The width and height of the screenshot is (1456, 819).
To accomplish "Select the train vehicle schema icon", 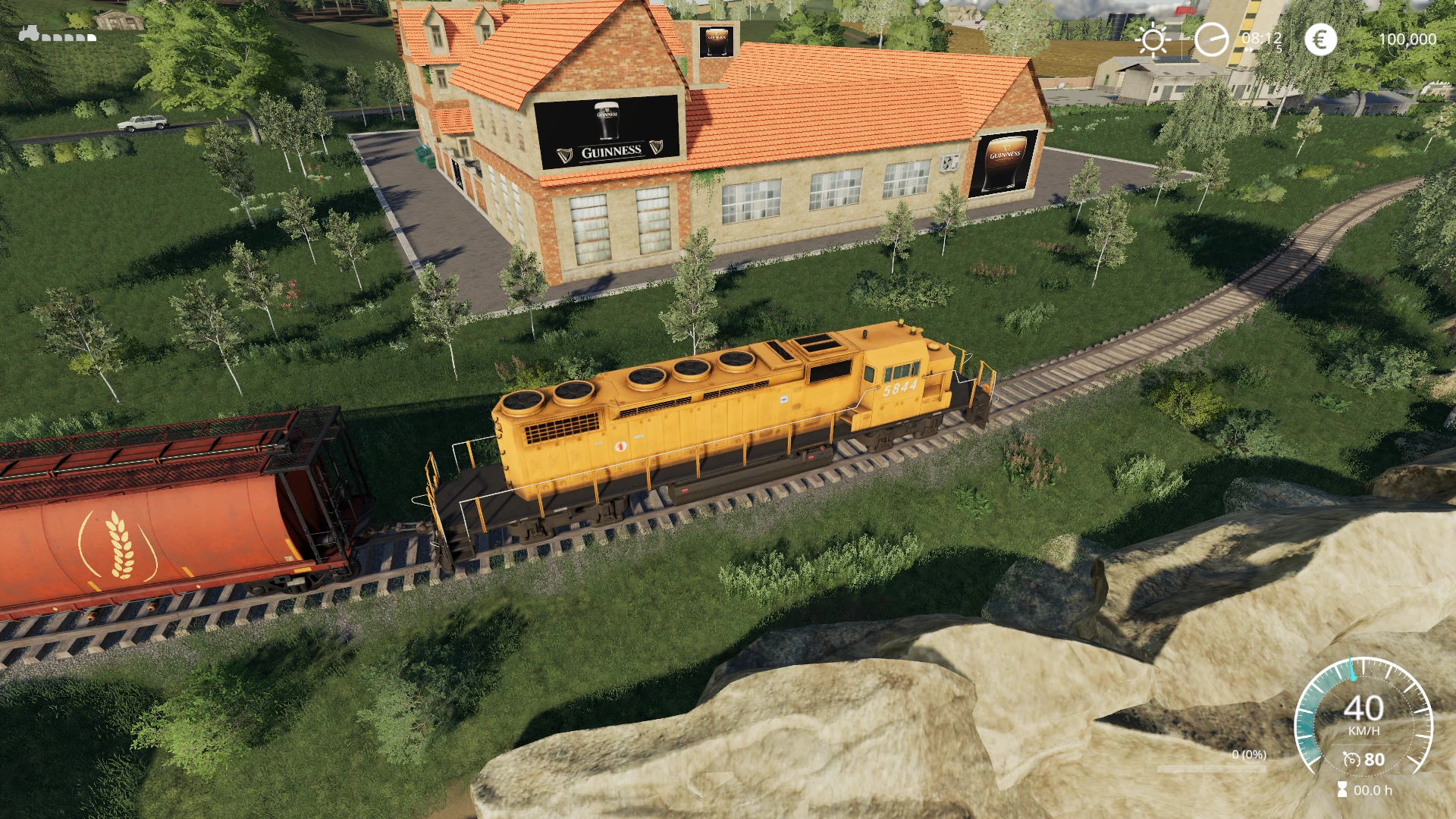I will click(58, 35).
